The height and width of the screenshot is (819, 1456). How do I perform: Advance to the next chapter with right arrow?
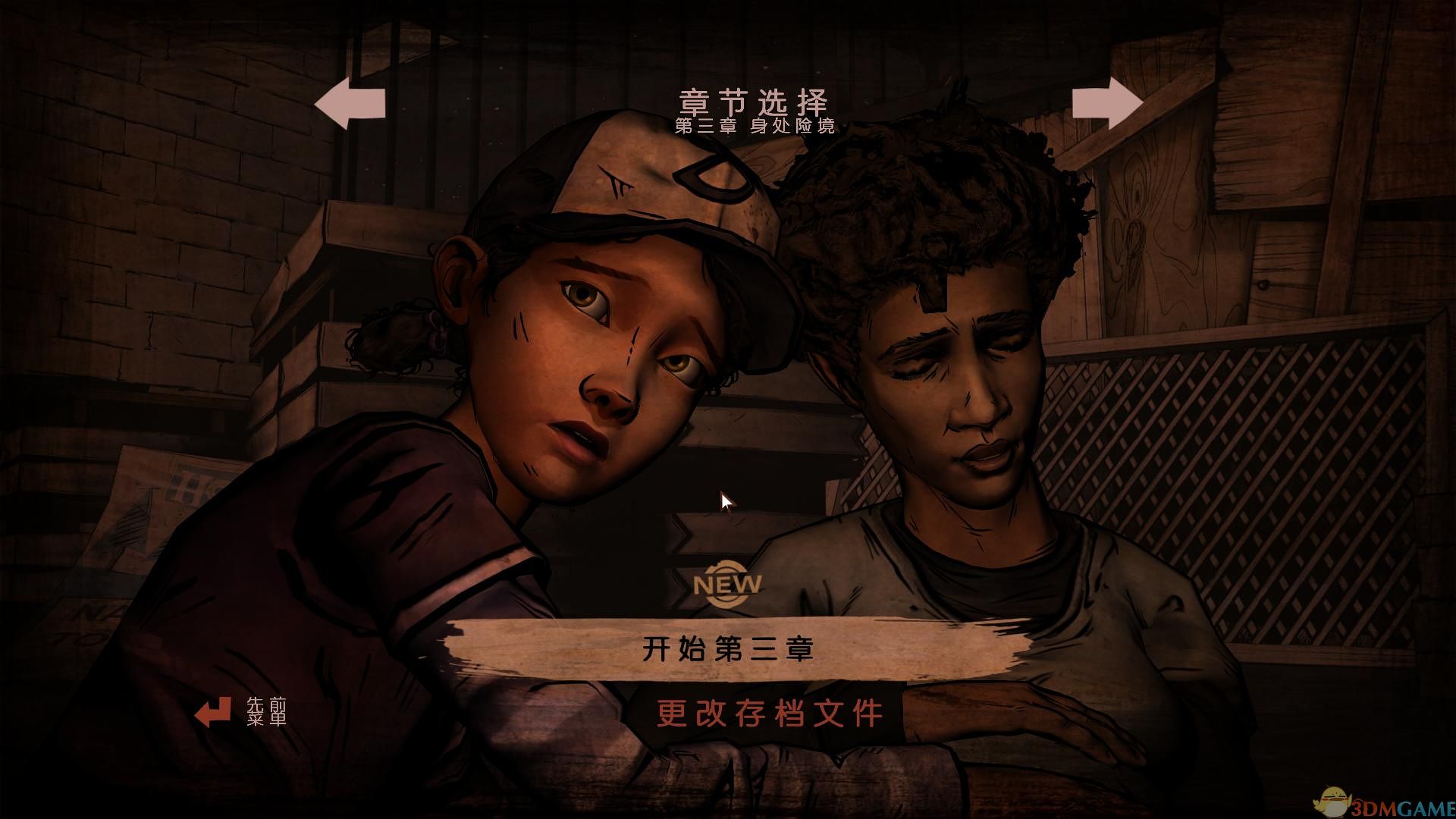click(x=1108, y=104)
